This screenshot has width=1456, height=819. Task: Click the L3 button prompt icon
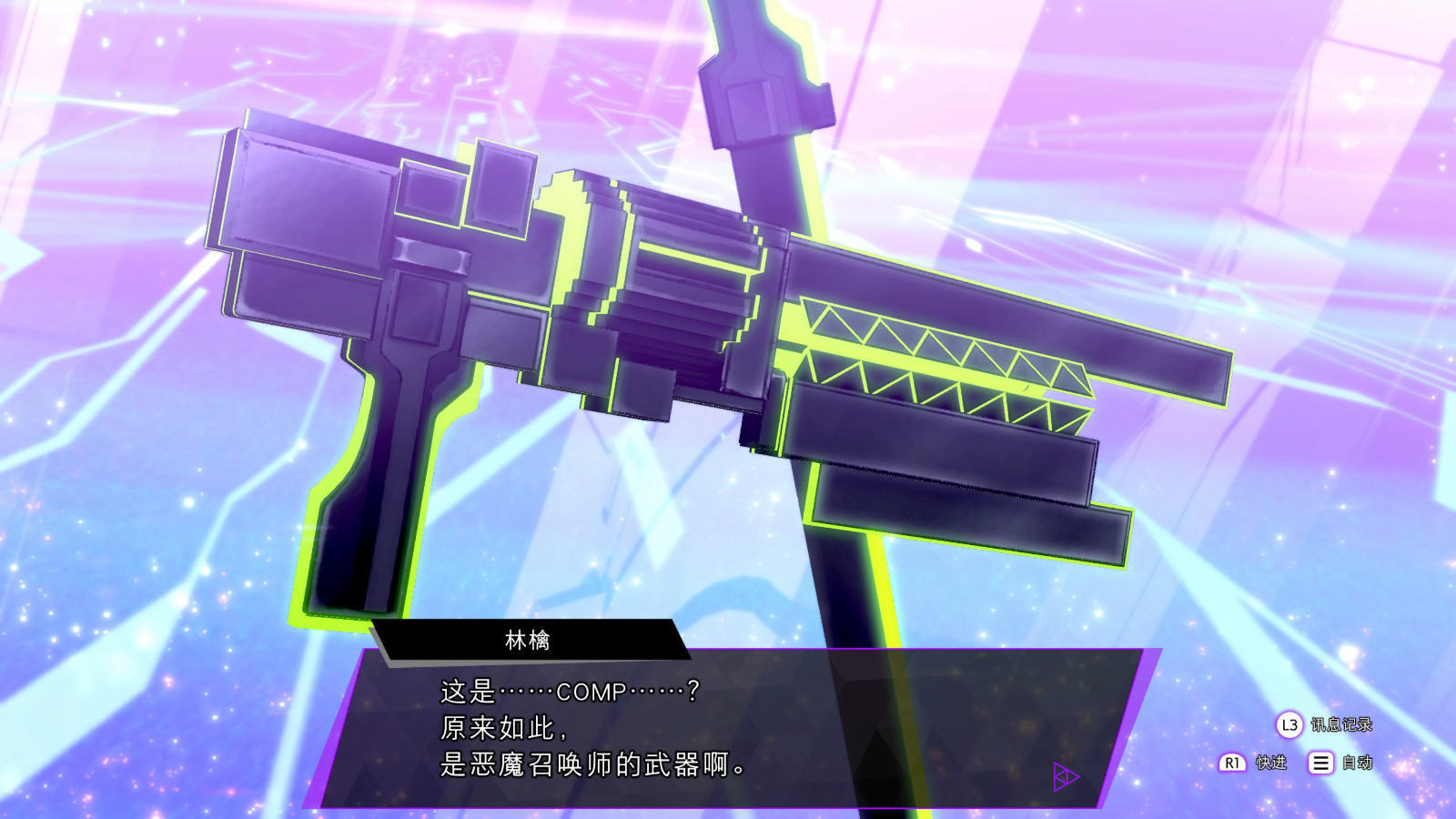click(x=1289, y=723)
